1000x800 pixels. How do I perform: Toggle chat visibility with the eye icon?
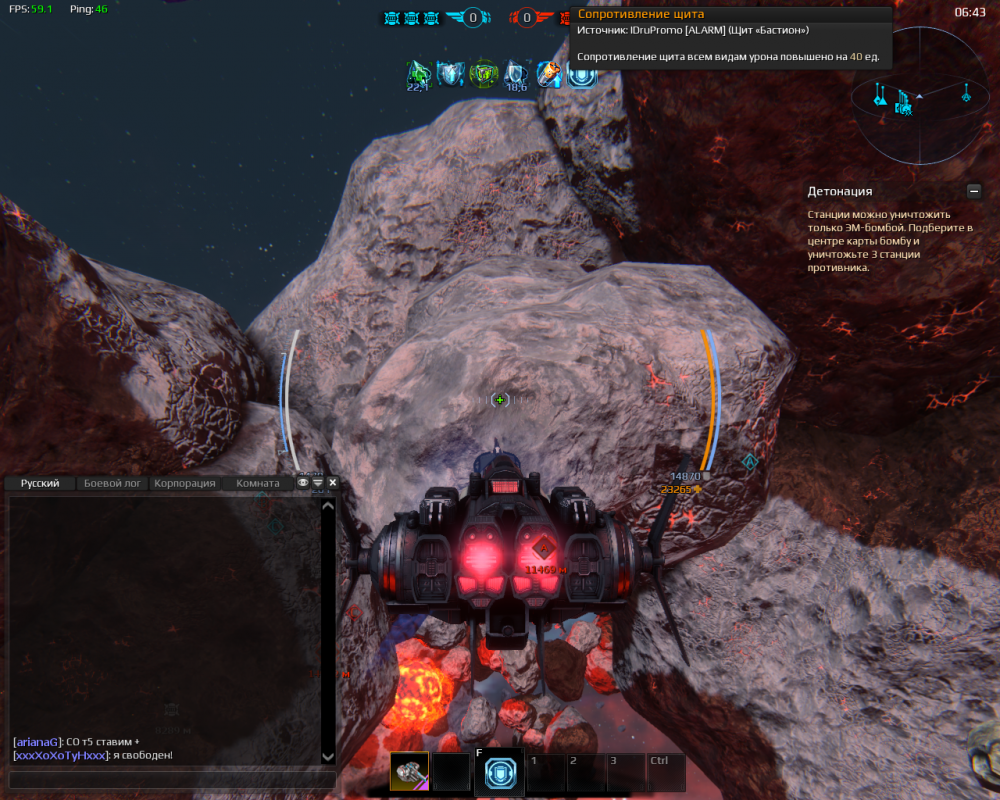pos(303,483)
